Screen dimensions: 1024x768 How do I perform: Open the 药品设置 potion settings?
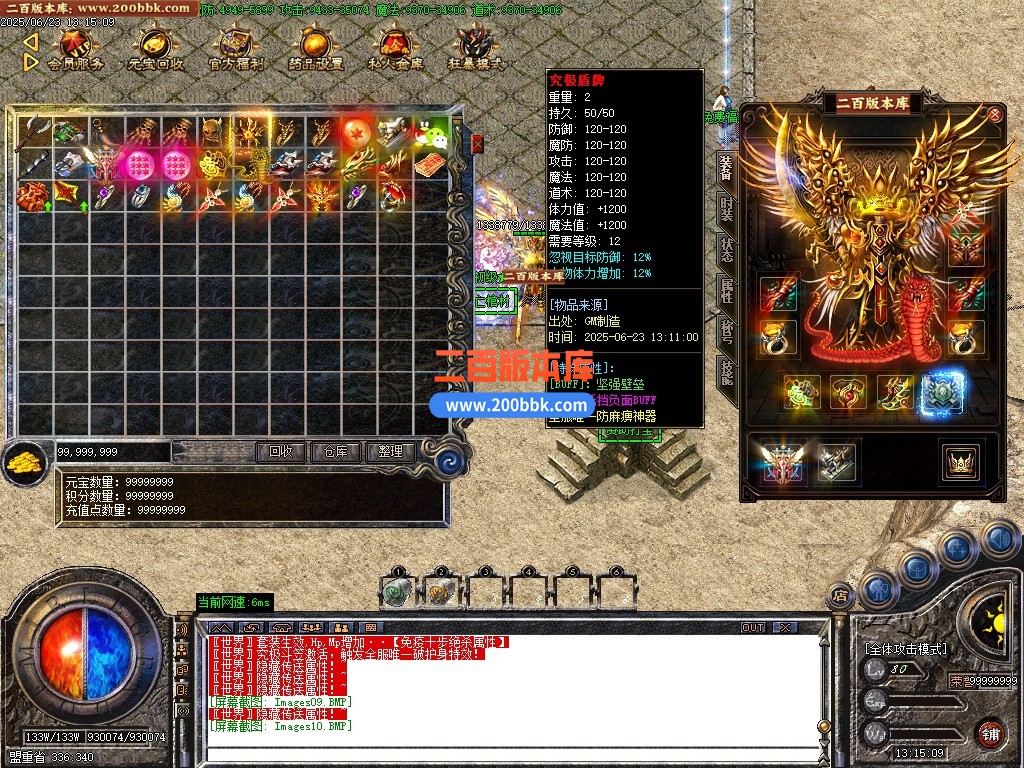click(315, 49)
